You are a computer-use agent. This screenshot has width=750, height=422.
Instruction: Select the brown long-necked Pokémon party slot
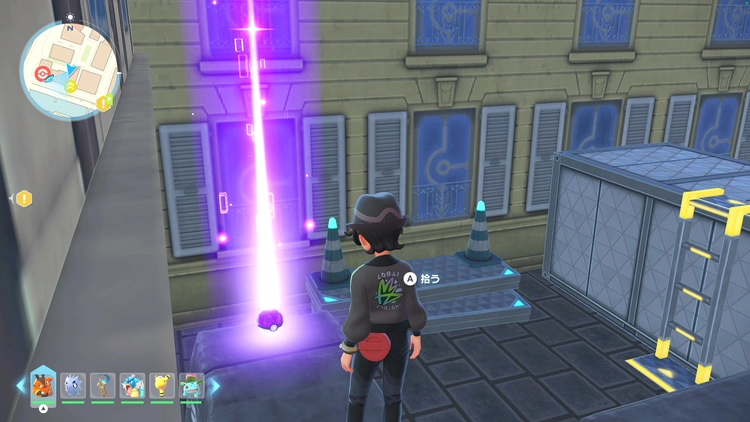103,385
